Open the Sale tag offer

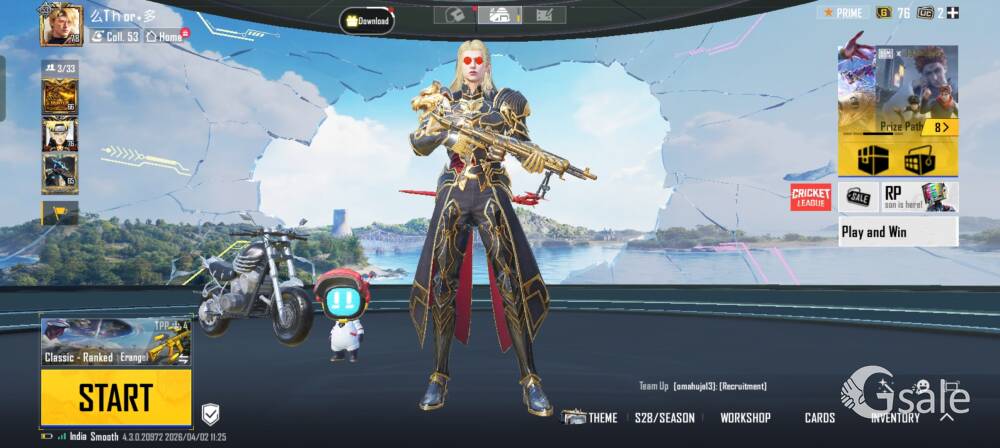[x=857, y=197]
